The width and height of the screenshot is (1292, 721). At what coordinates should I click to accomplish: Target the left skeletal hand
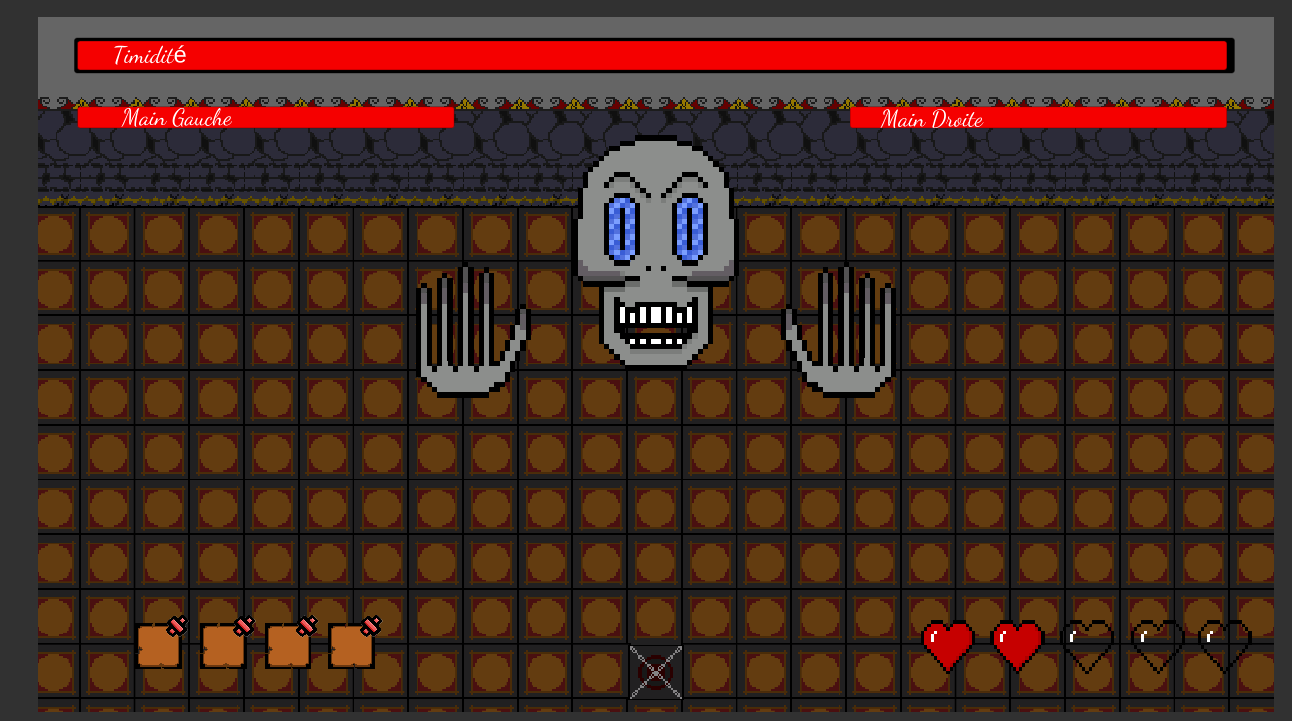tap(470, 330)
